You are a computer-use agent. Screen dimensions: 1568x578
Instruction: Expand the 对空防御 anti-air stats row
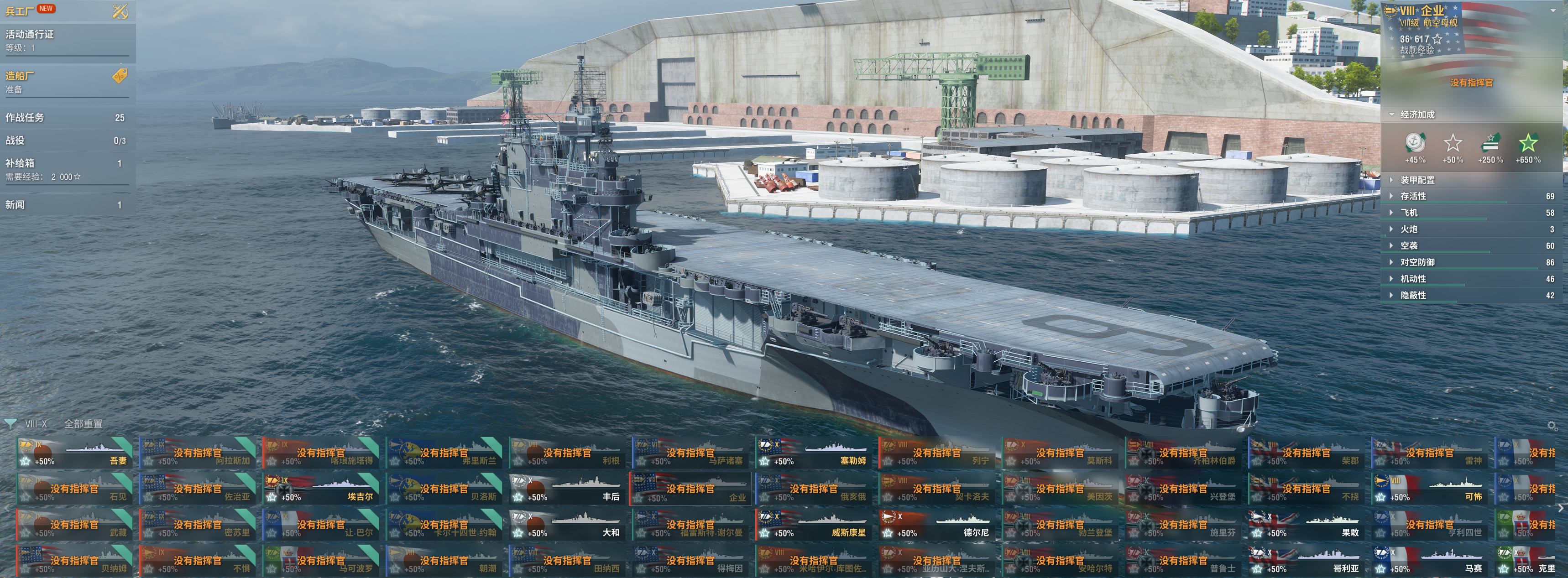(1417, 262)
